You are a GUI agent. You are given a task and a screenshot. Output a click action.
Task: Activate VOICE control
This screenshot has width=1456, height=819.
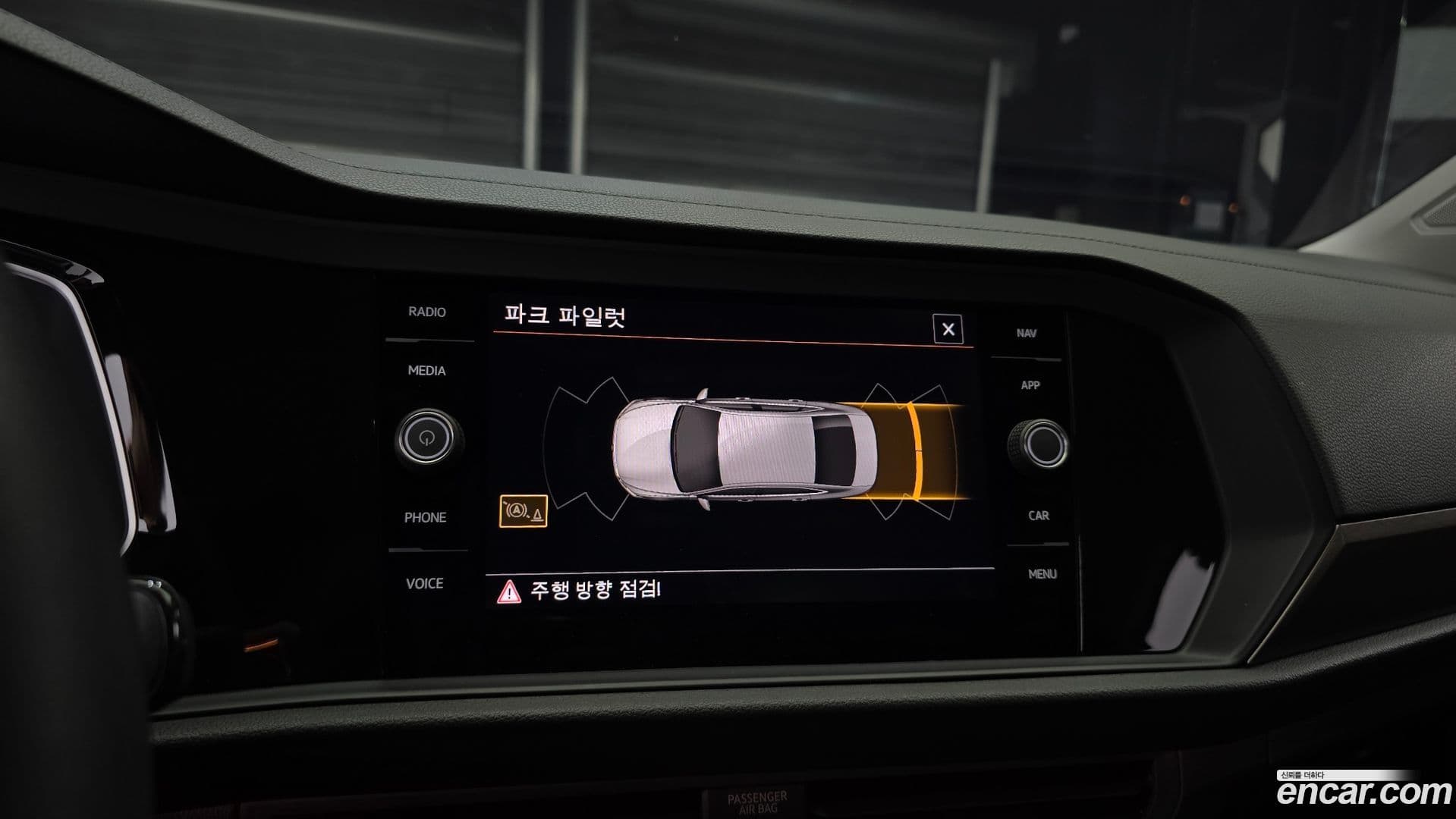[426, 584]
